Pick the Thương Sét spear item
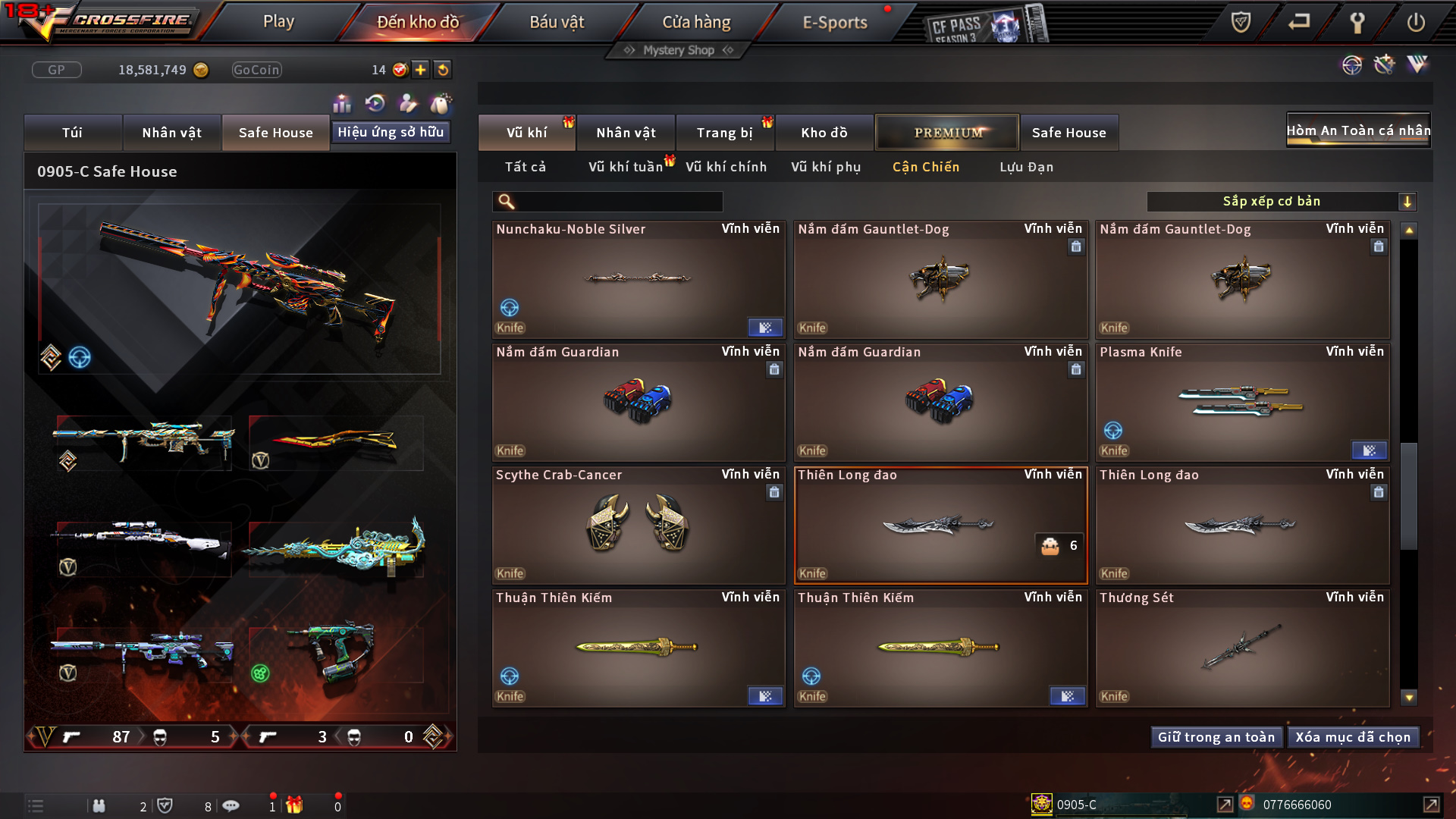1456x819 pixels. pyautogui.click(x=1242, y=648)
